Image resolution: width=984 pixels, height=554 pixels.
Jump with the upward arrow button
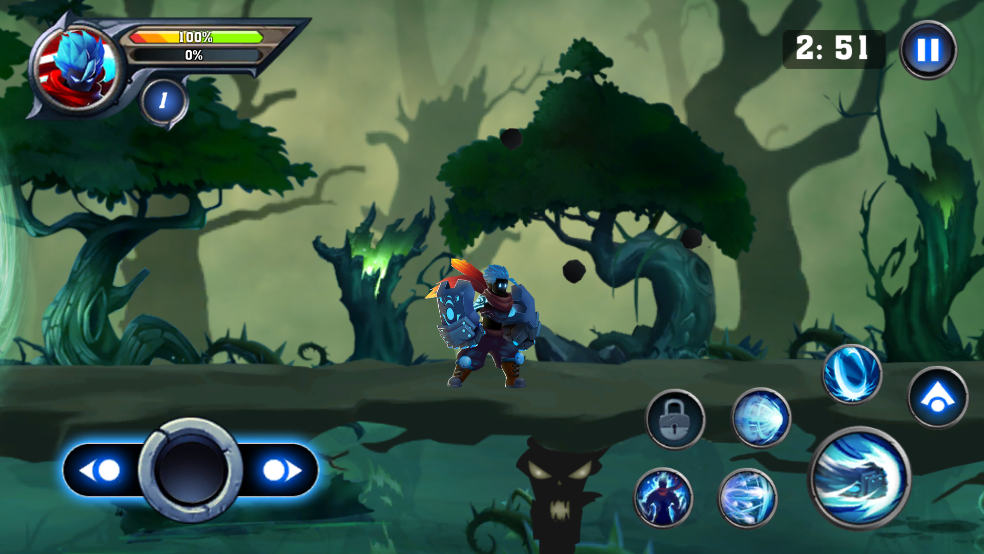[x=937, y=397]
